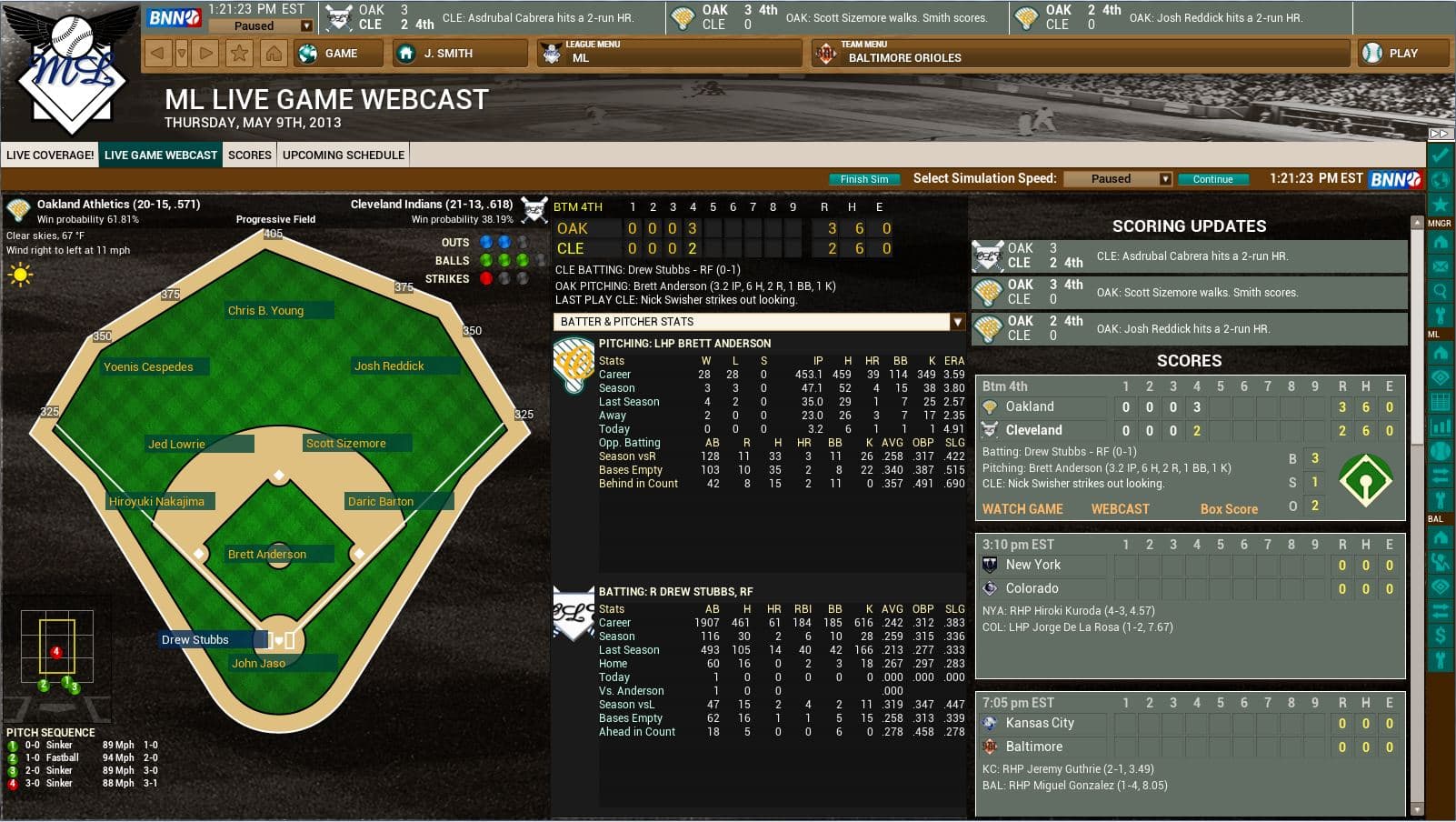Click the home icon in the navigation bar
This screenshot has width=1456, height=822.
click(x=273, y=54)
